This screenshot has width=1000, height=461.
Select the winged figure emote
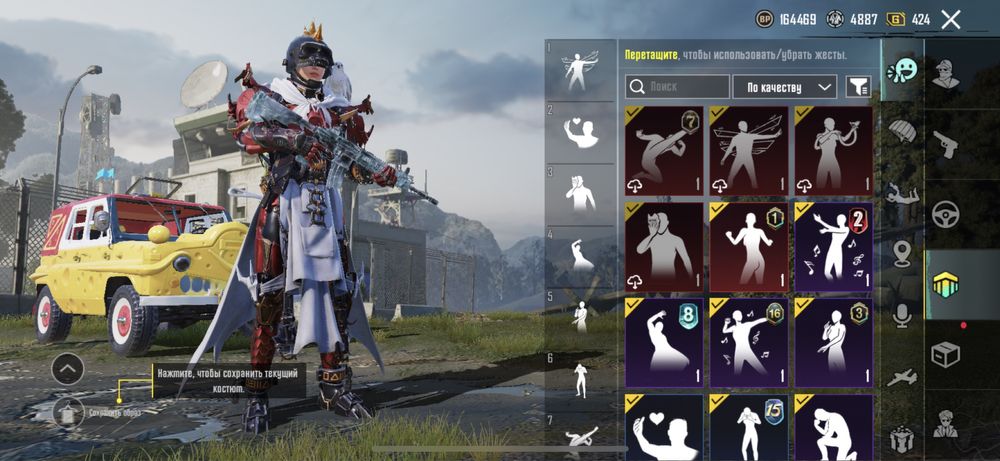(x=749, y=150)
